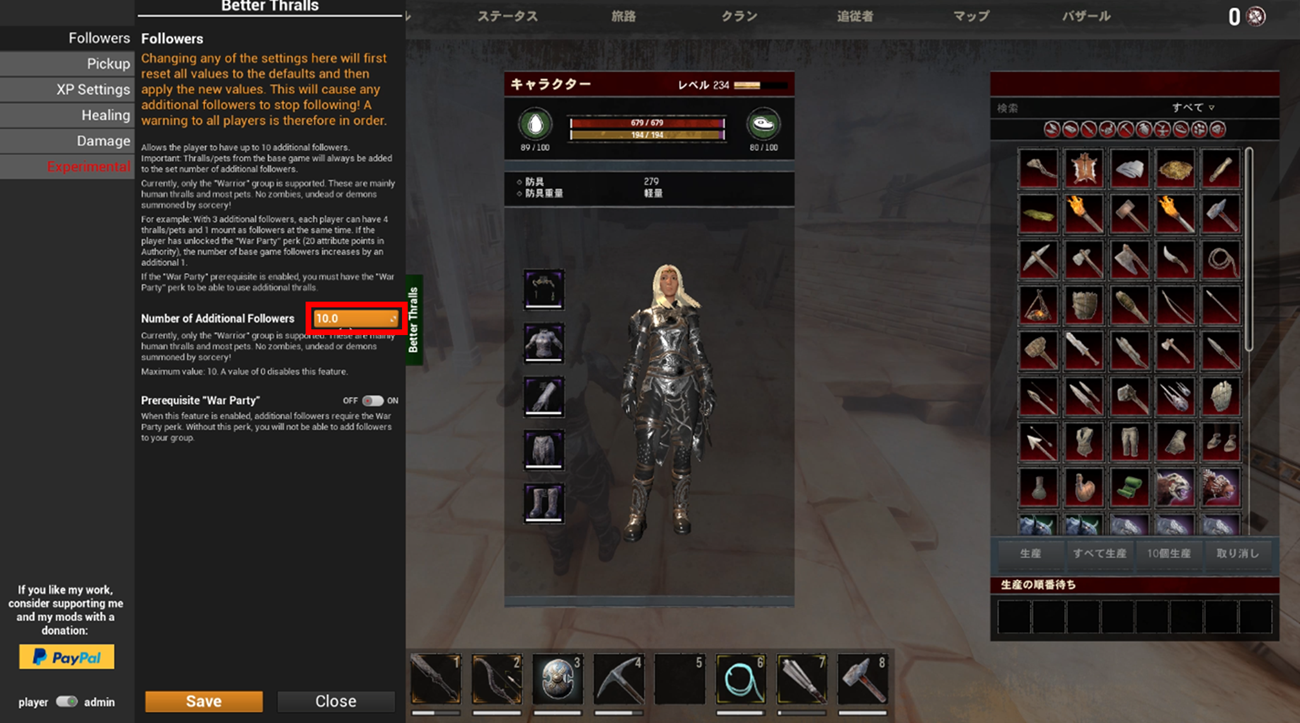
Task: Select the building materials filter icon
Action: [x=1069, y=128]
